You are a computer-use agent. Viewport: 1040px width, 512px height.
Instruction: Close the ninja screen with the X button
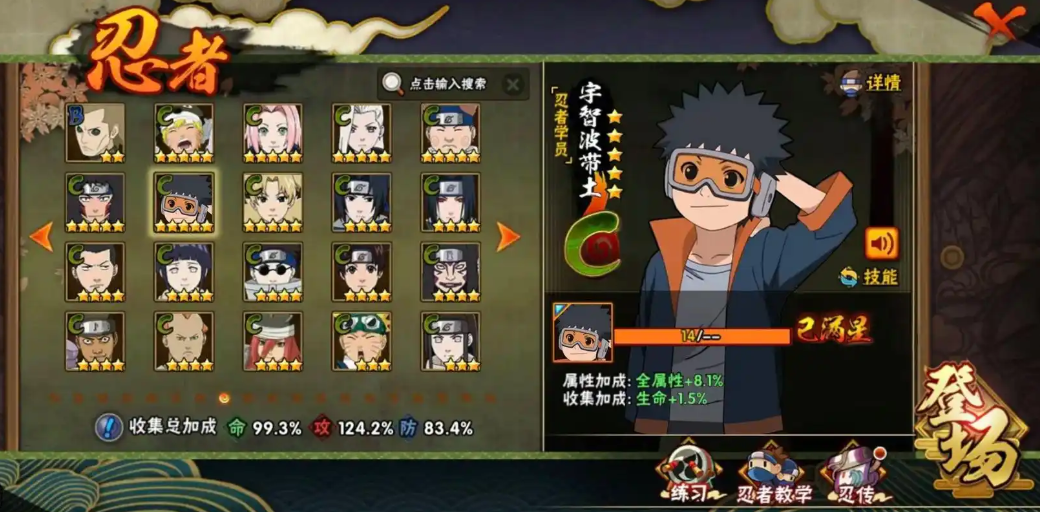(x=1002, y=22)
